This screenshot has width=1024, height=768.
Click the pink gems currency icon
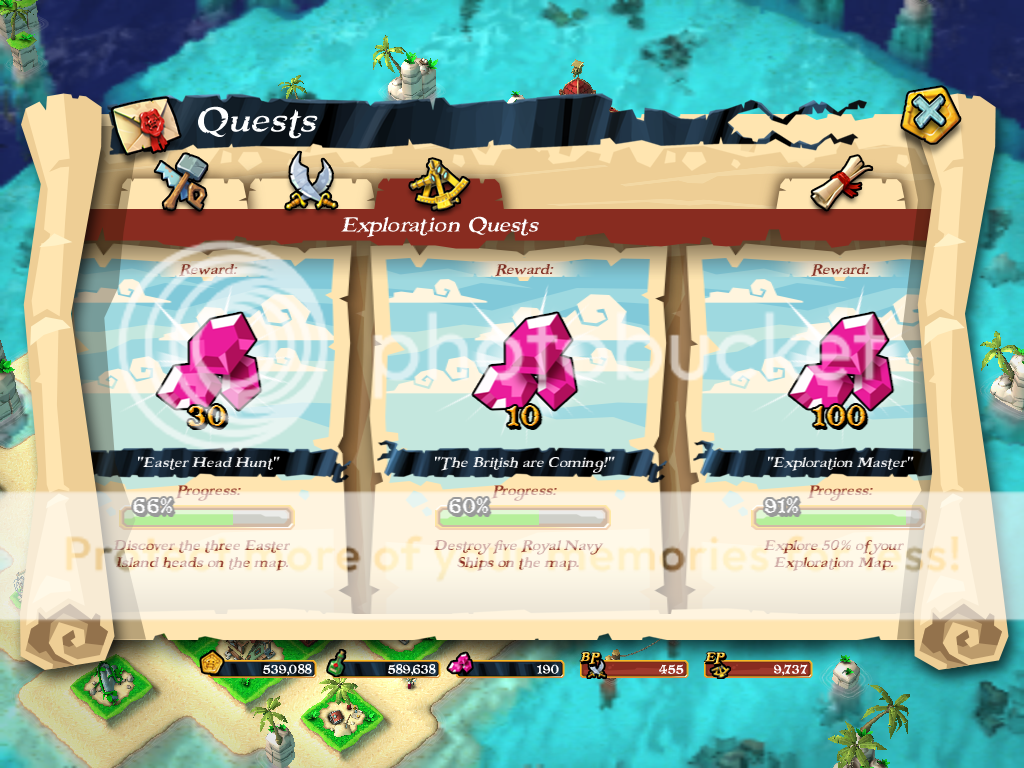[461, 665]
